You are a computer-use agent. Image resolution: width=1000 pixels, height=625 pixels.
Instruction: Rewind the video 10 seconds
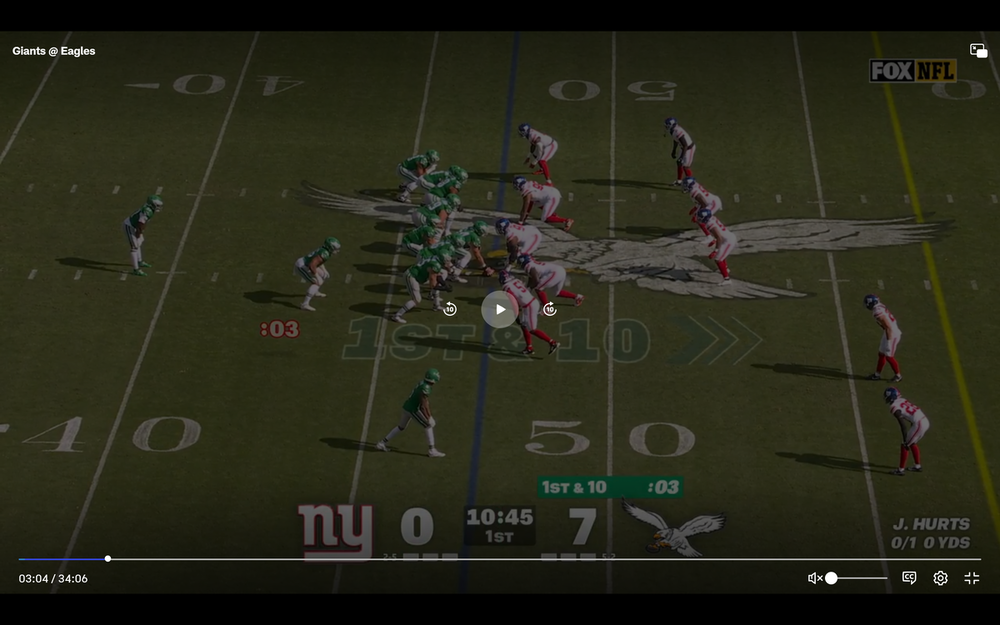(450, 309)
